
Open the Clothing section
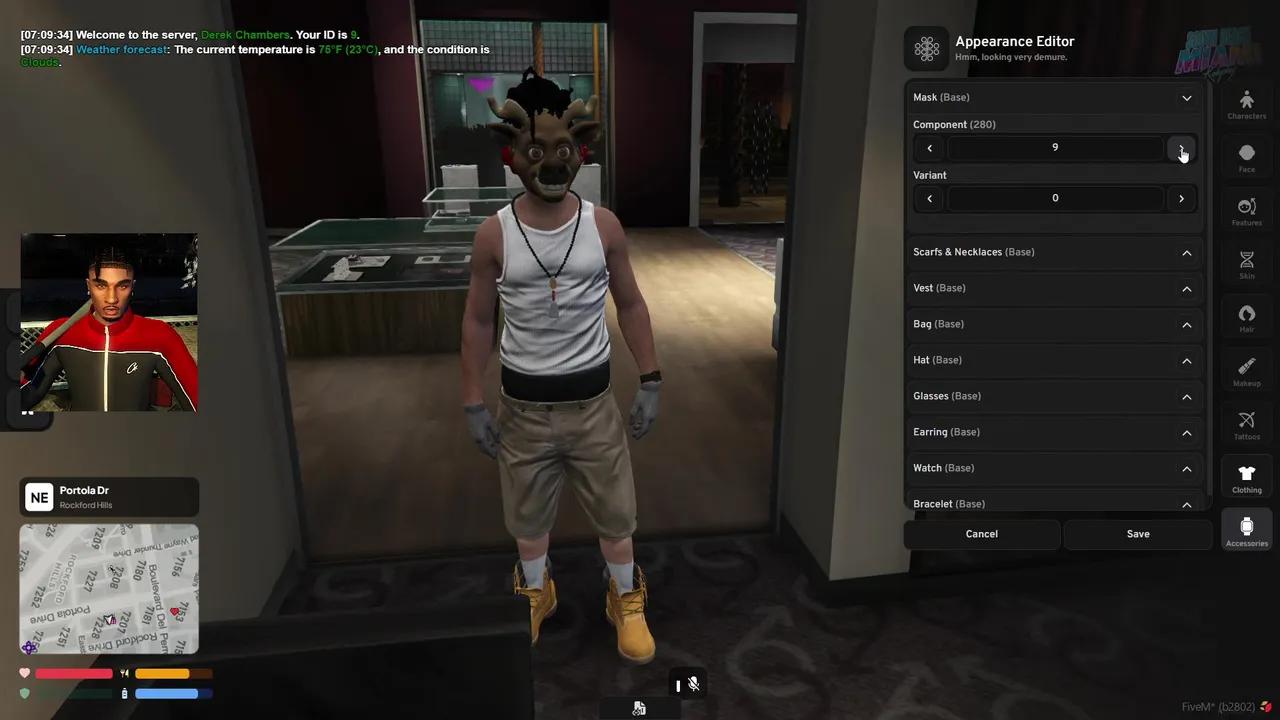1246,479
